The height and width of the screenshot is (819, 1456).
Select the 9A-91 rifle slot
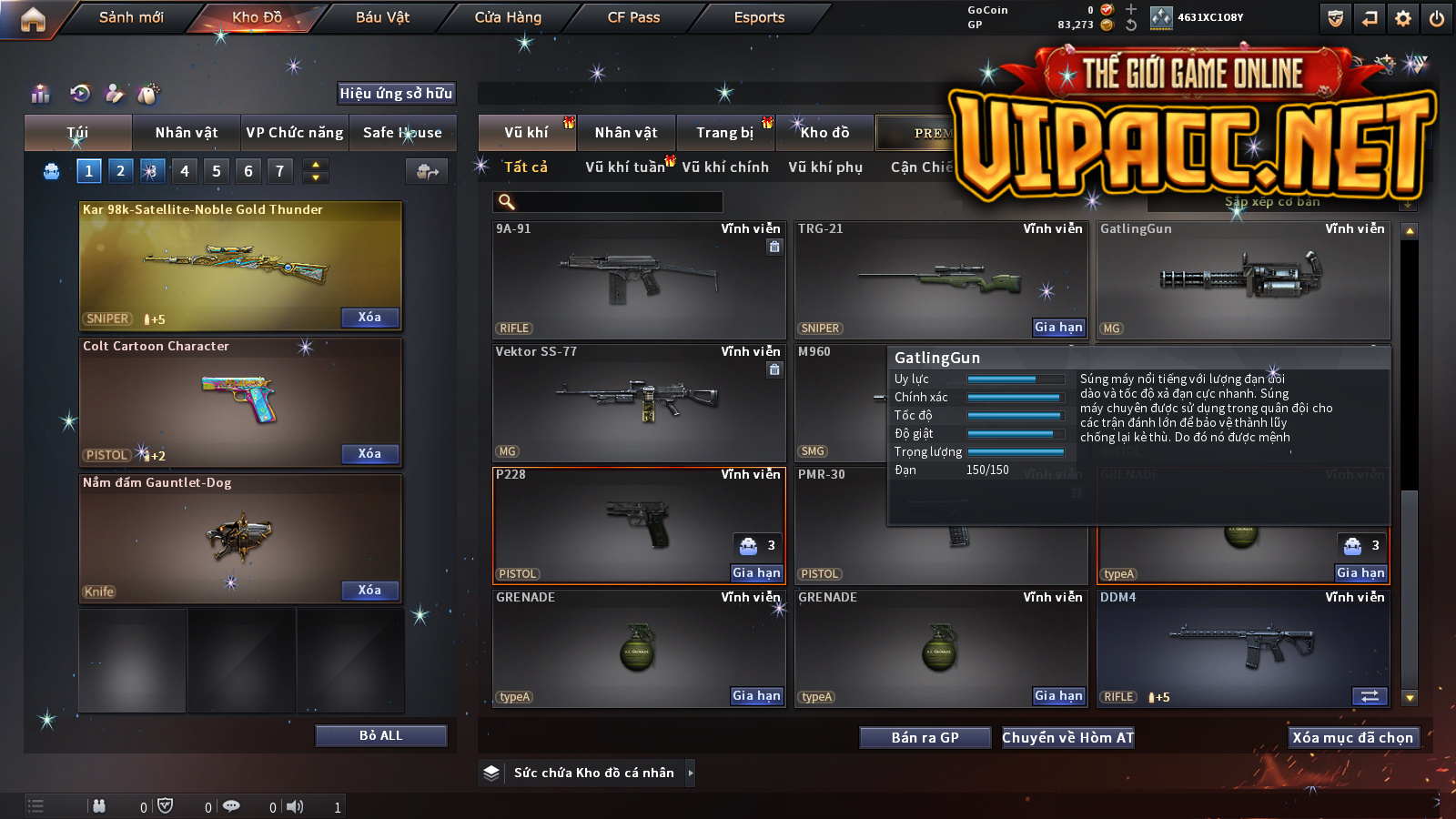point(639,280)
